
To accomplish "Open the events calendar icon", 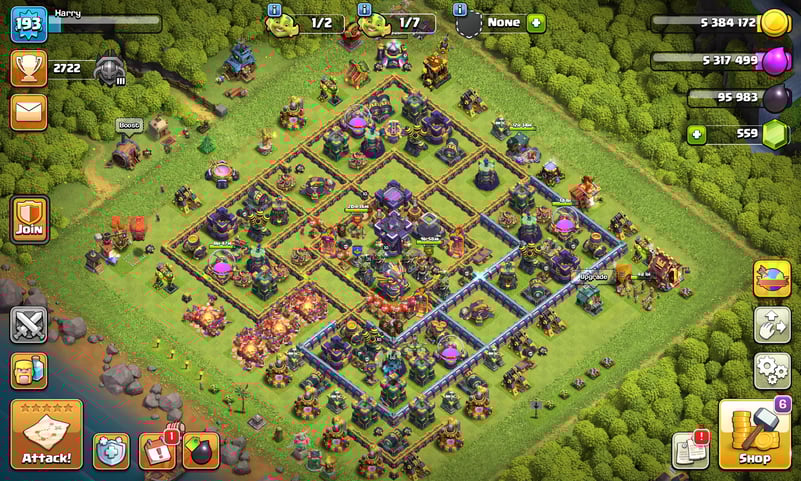I will [x=157, y=451].
